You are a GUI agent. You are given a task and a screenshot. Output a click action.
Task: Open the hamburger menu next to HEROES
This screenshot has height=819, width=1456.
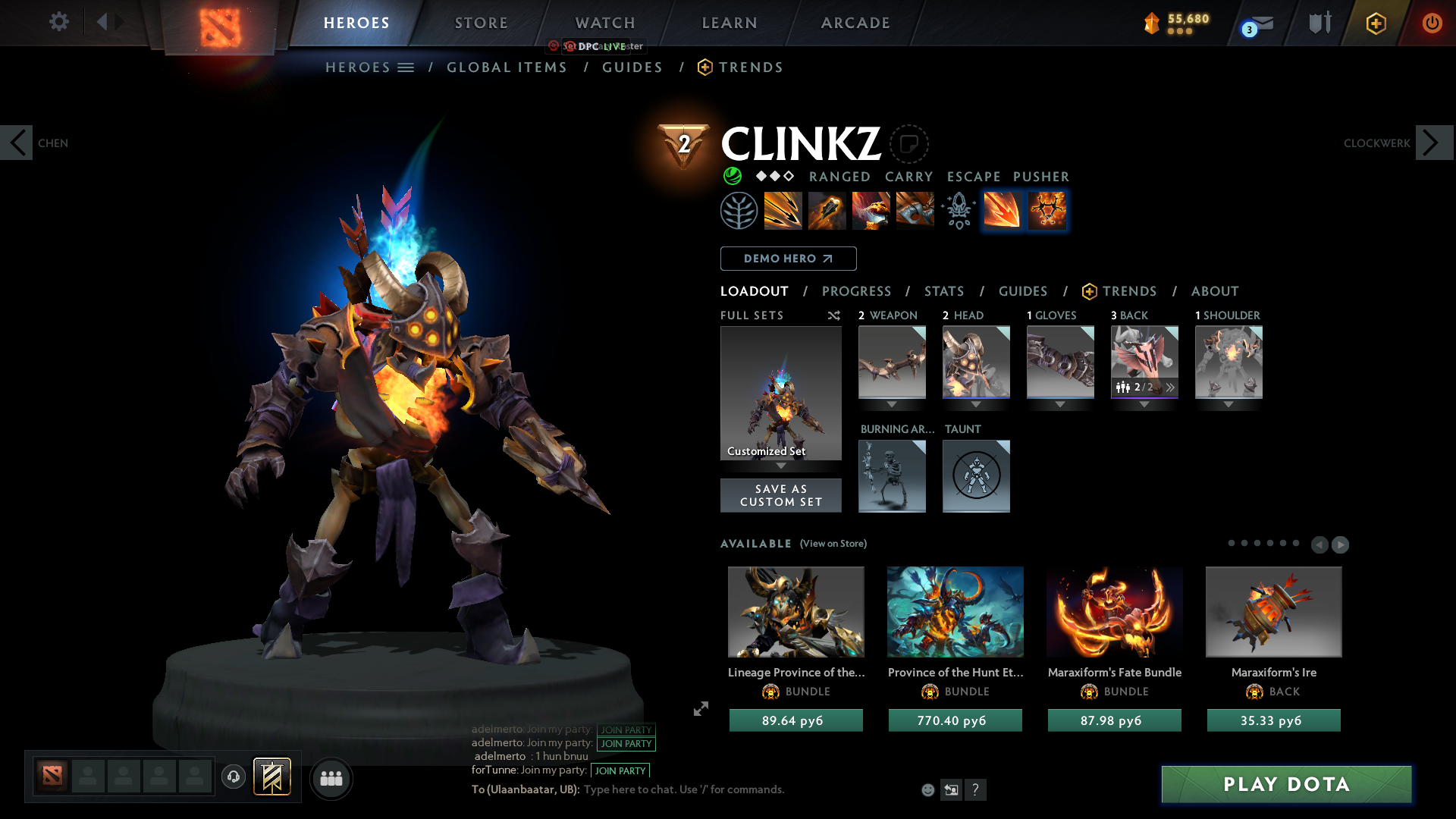tap(406, 67)
